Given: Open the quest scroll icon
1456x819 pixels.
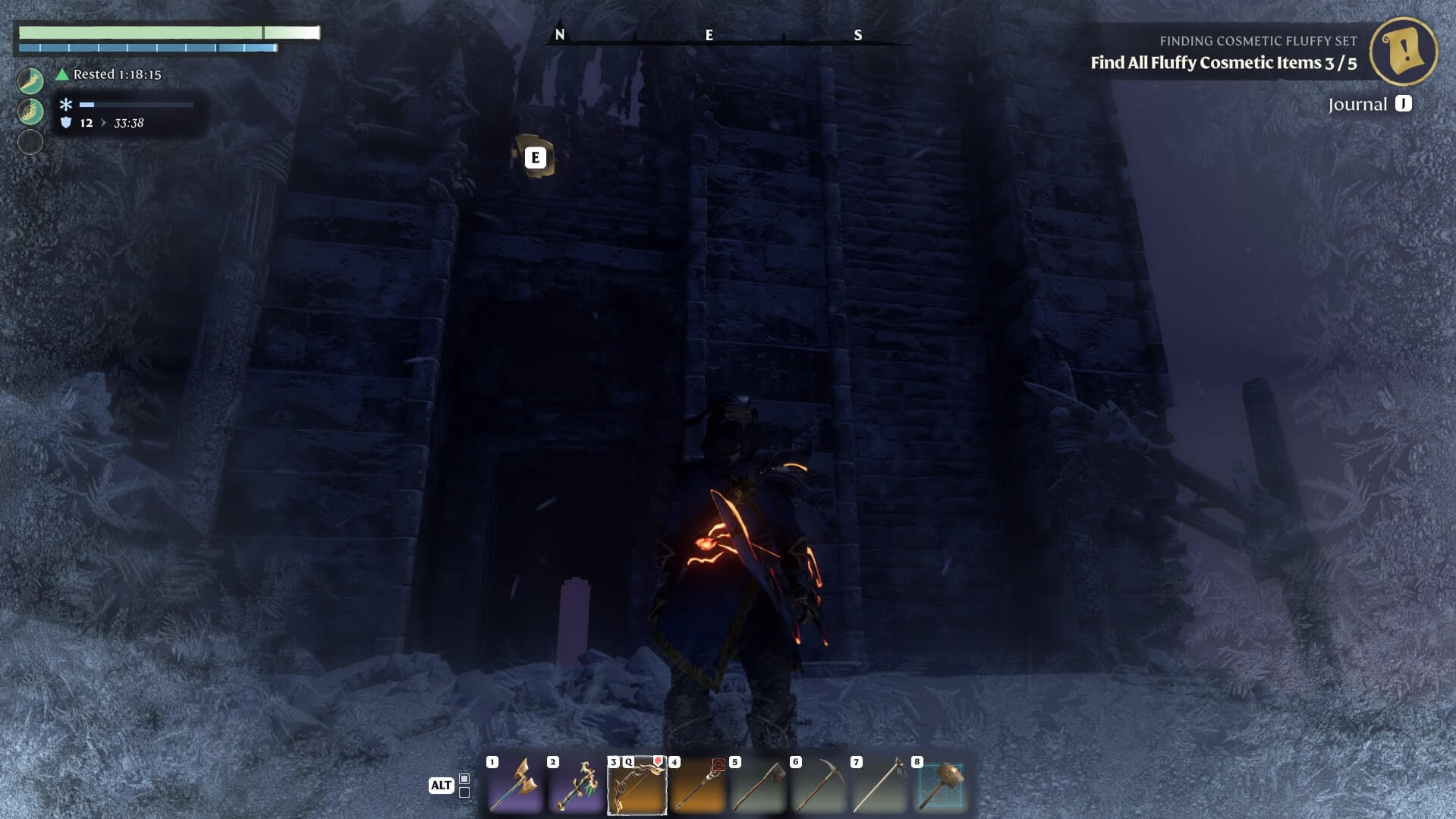Looking at the screenshot, I should coord(1403,51).
